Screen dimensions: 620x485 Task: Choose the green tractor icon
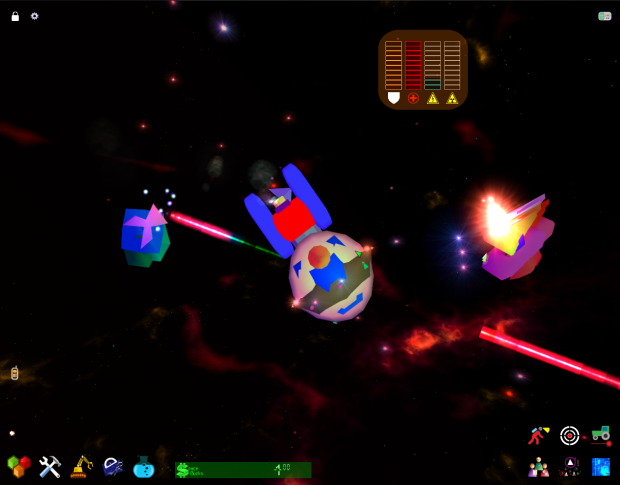(x=600, y=434)
